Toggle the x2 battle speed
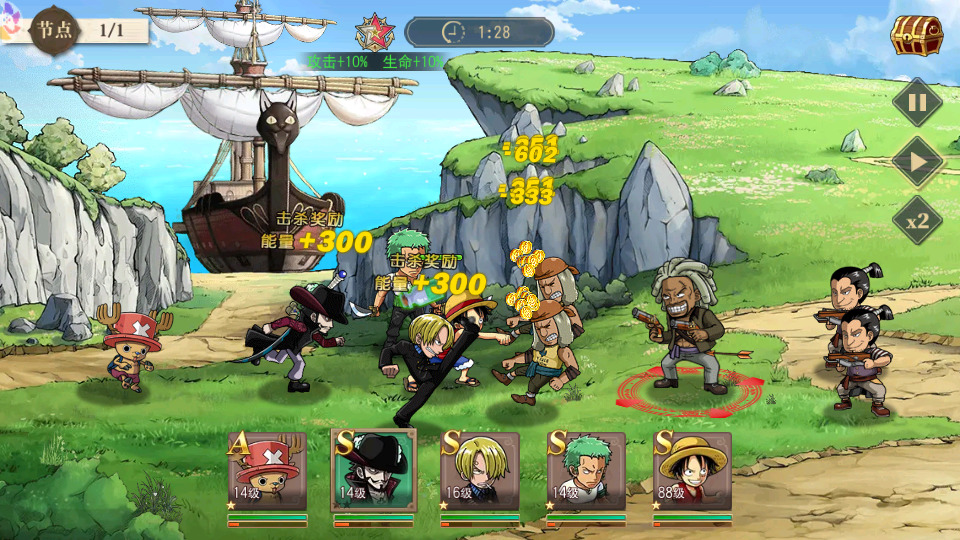Screen dimensions: 960x540 (x=917, y=220)
